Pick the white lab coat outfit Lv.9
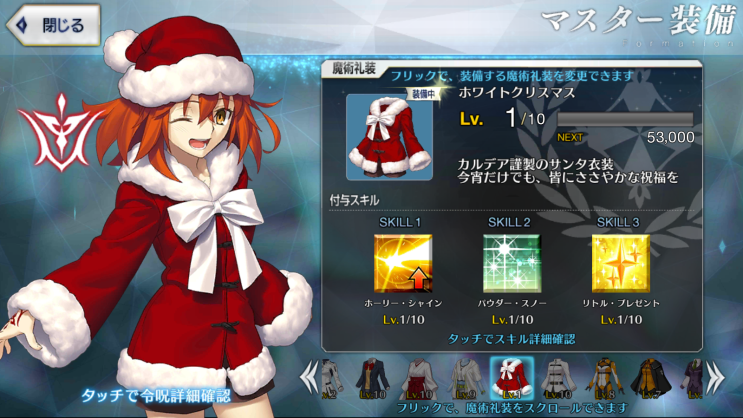 (465, 379)
